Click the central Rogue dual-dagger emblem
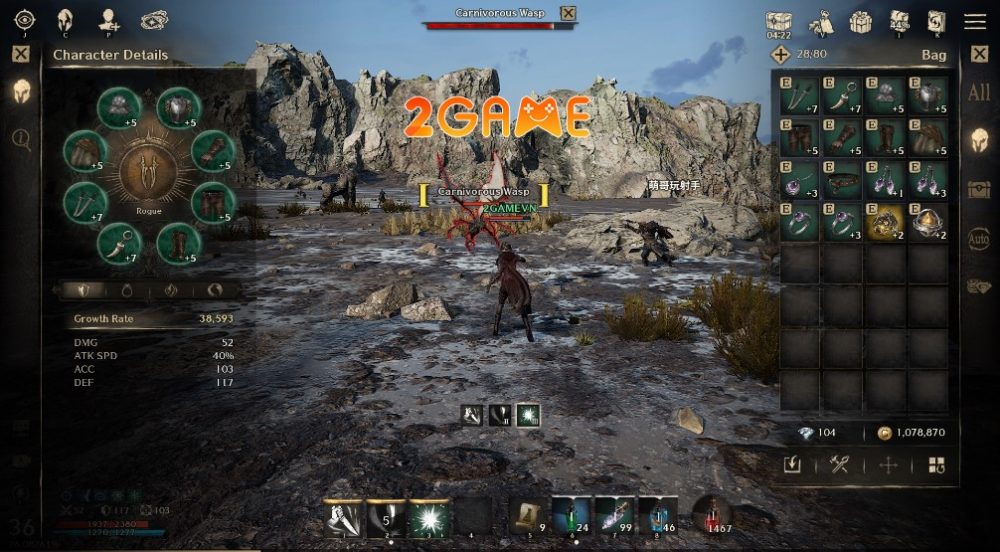Viewport: 1000px width, 552px height. [x=148, y=171]
